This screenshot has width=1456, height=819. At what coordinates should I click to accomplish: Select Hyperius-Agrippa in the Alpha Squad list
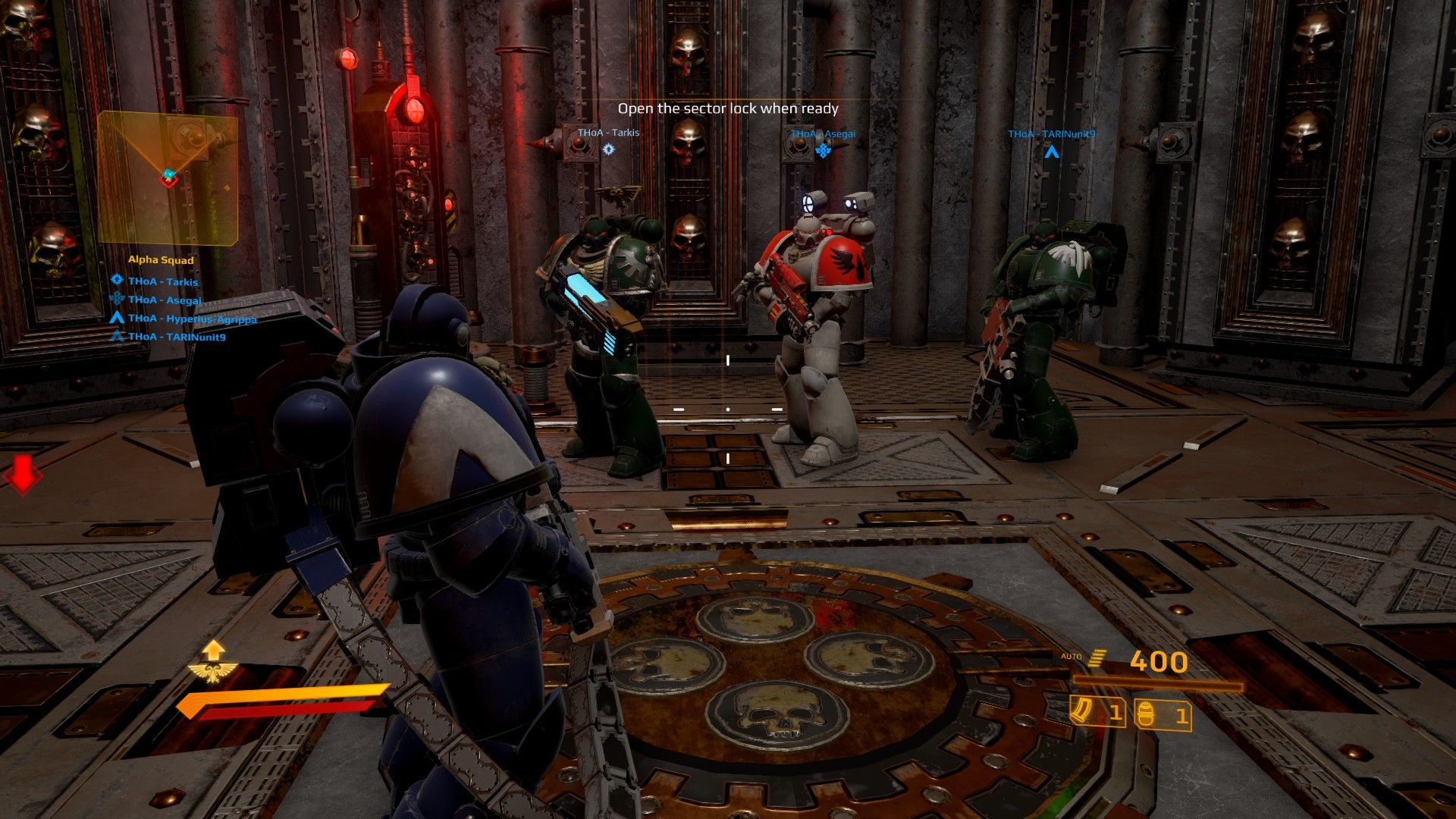pos(192,318)
